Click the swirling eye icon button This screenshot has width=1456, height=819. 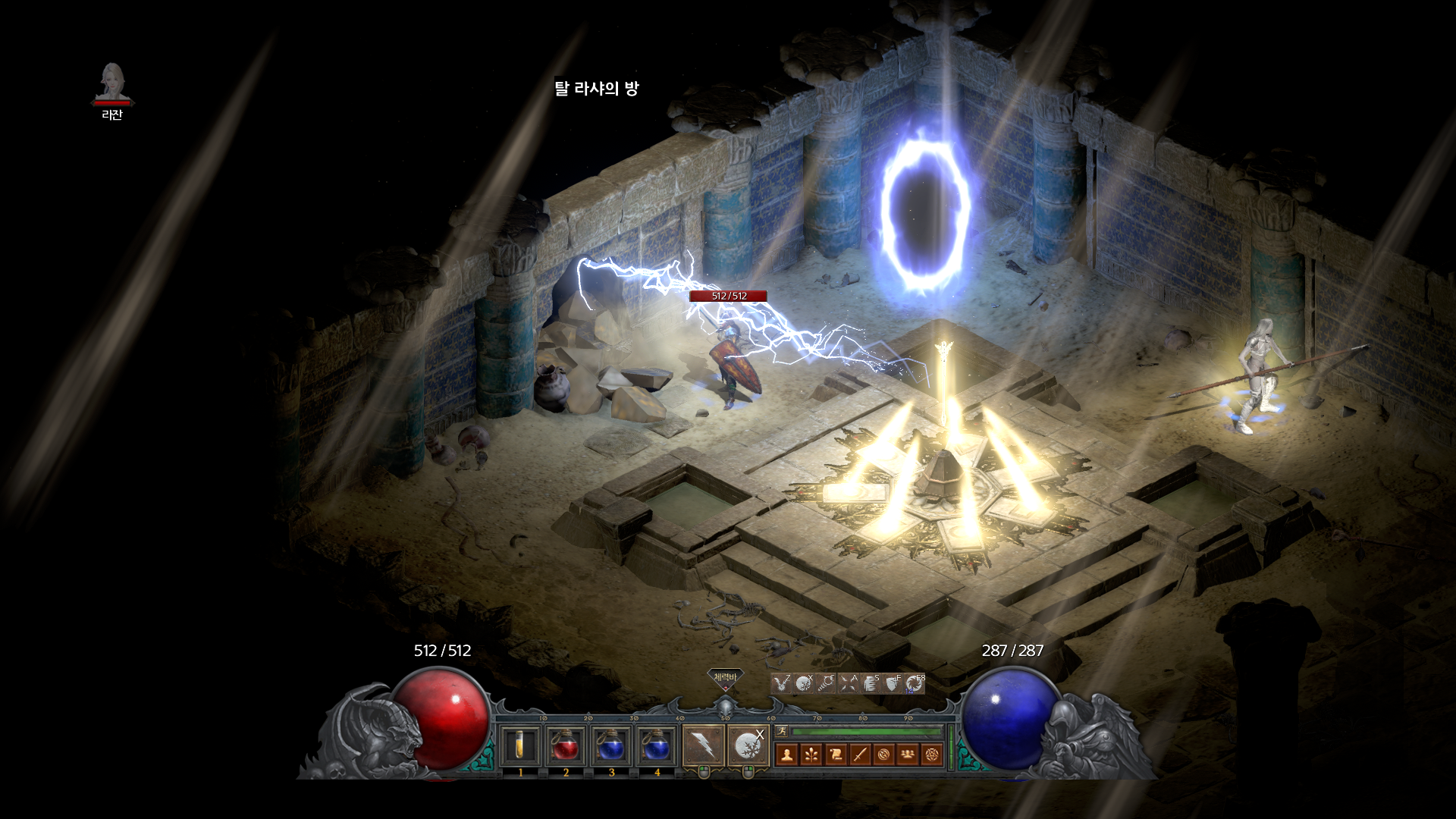tap(884, 755)
